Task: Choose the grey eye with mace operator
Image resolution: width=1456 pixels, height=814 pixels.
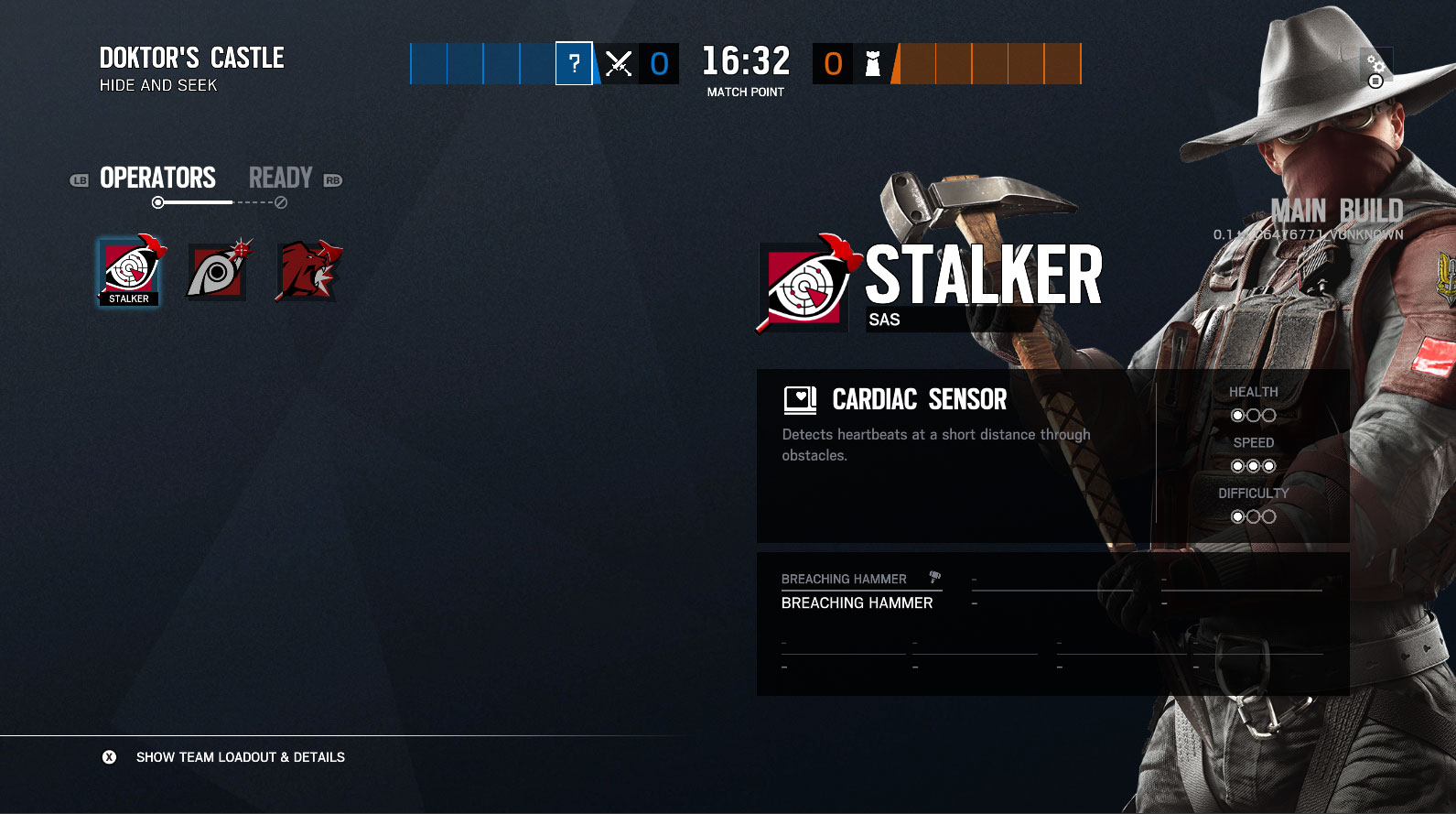Action: [218, 271]
